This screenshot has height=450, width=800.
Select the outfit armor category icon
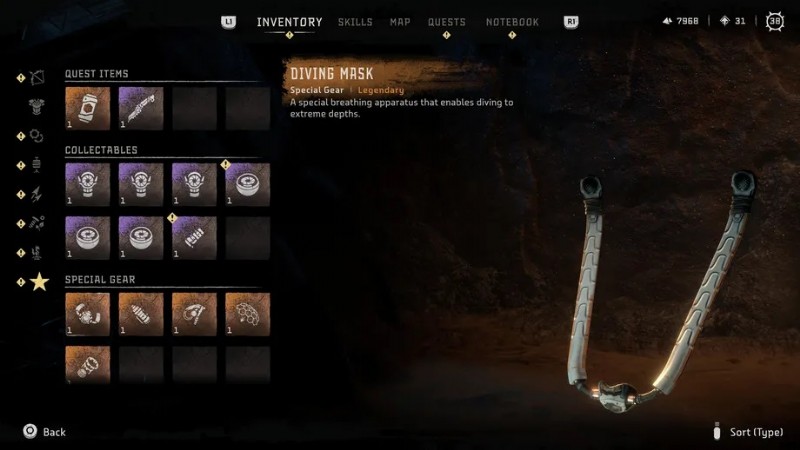39,107
